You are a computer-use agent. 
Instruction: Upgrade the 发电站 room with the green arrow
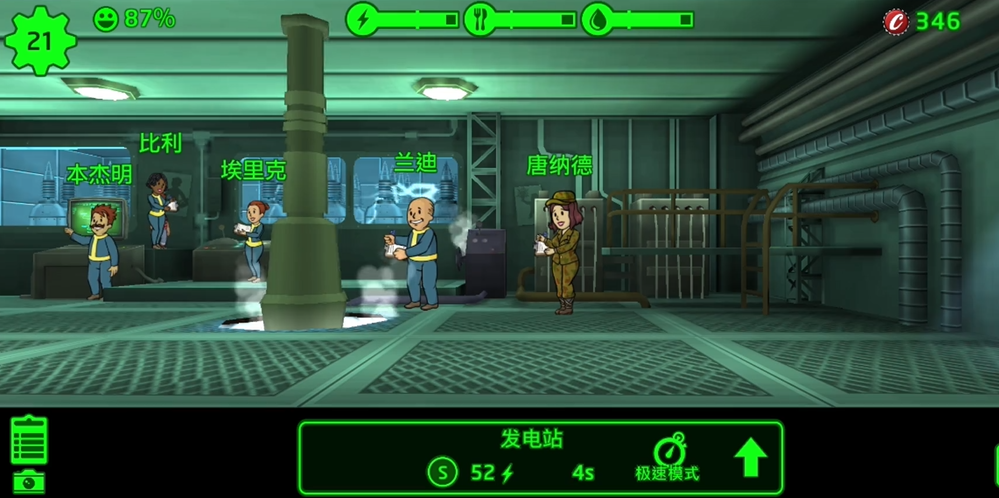(750, 458)
